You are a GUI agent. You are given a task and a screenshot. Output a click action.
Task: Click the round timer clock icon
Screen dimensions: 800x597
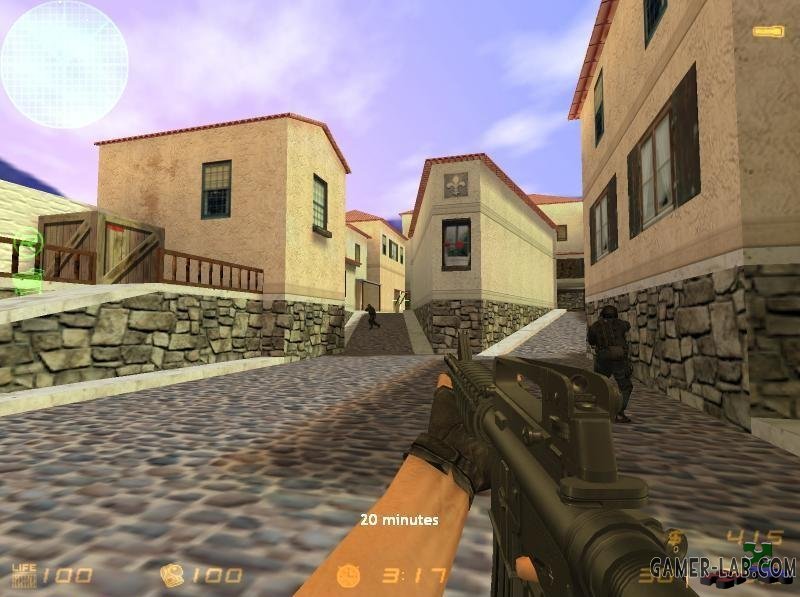click(348, 575)
